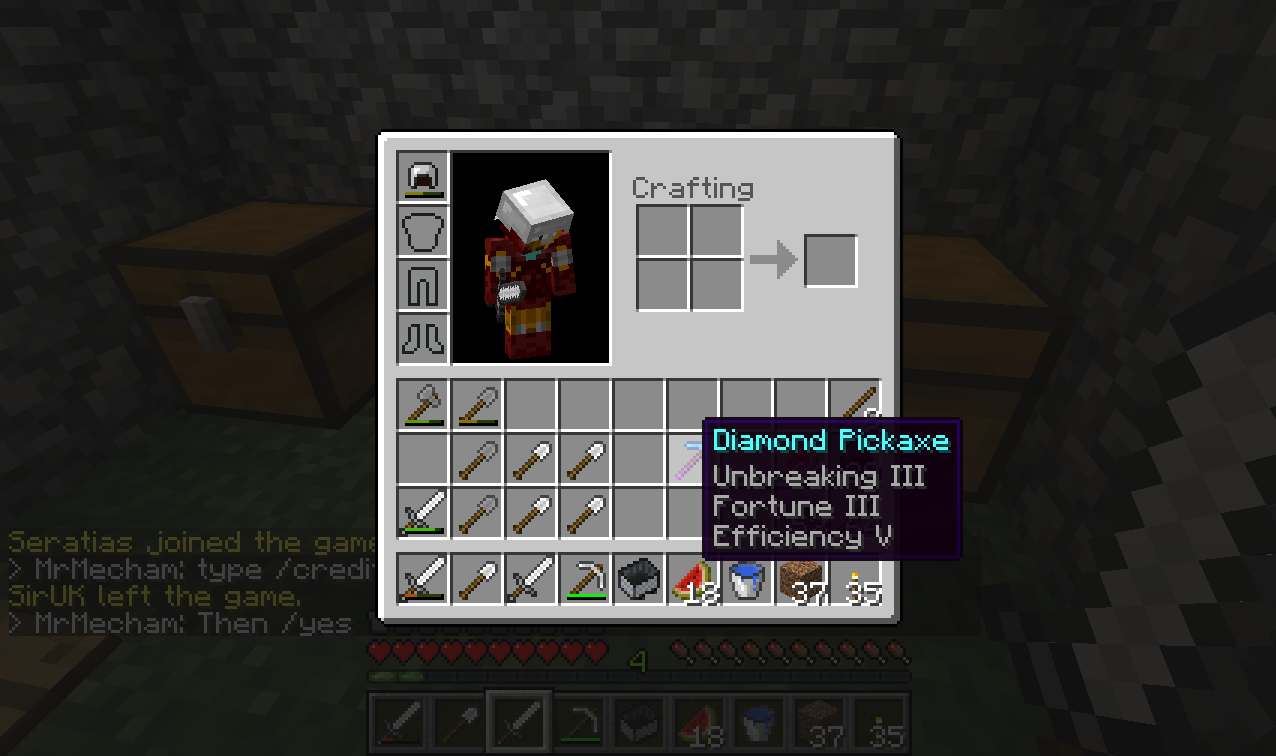Click the crafting output slot
The width and height of the screenshot is (1276, 756).
pos(831,260)
